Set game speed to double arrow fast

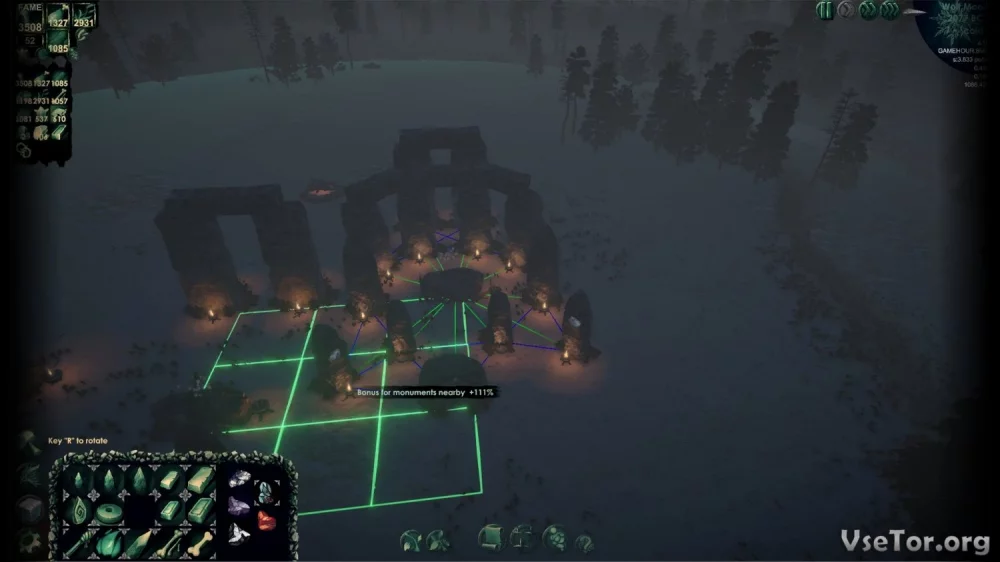867,10
